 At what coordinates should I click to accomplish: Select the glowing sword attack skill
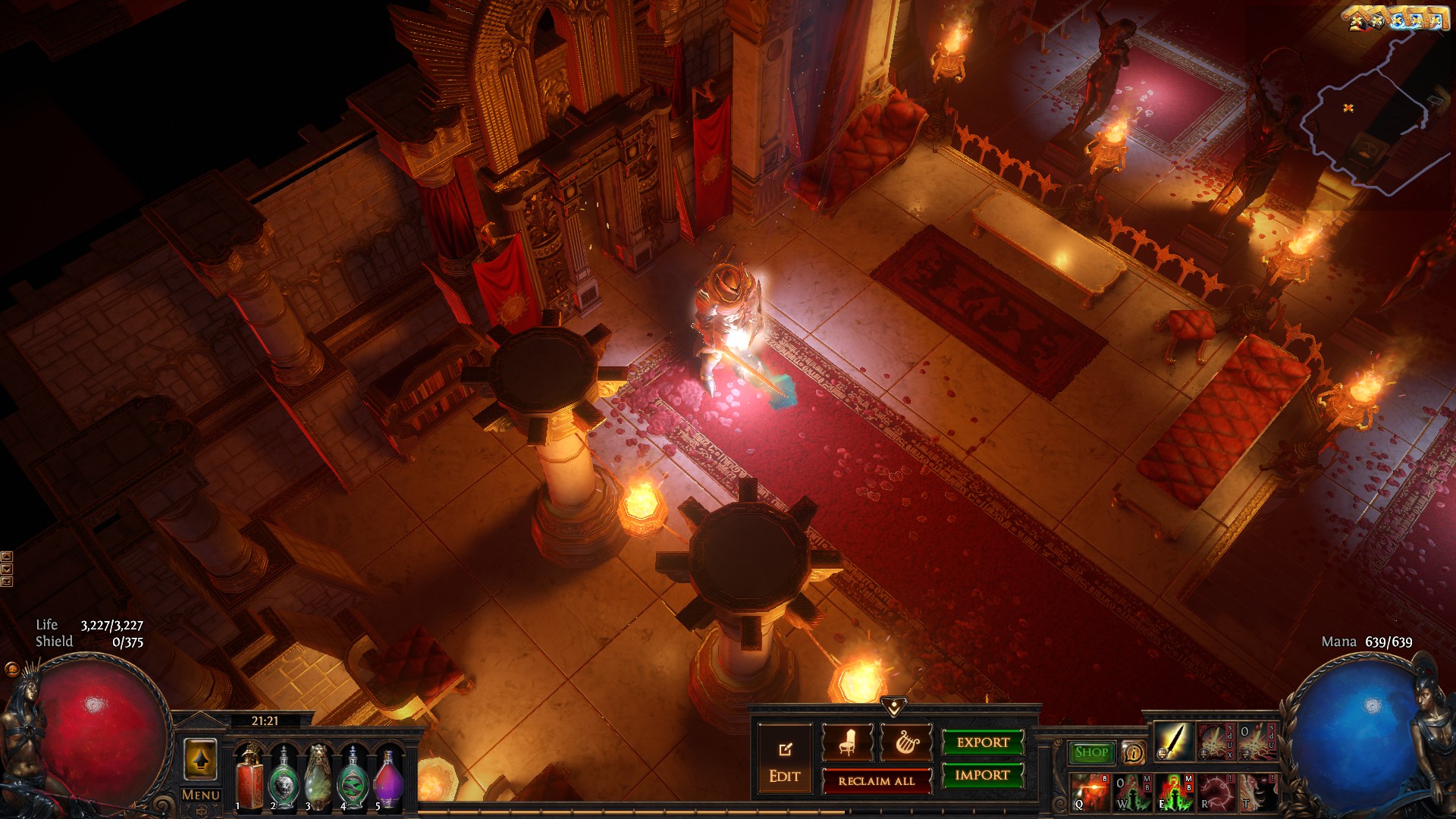click(x=1172, y=742)
